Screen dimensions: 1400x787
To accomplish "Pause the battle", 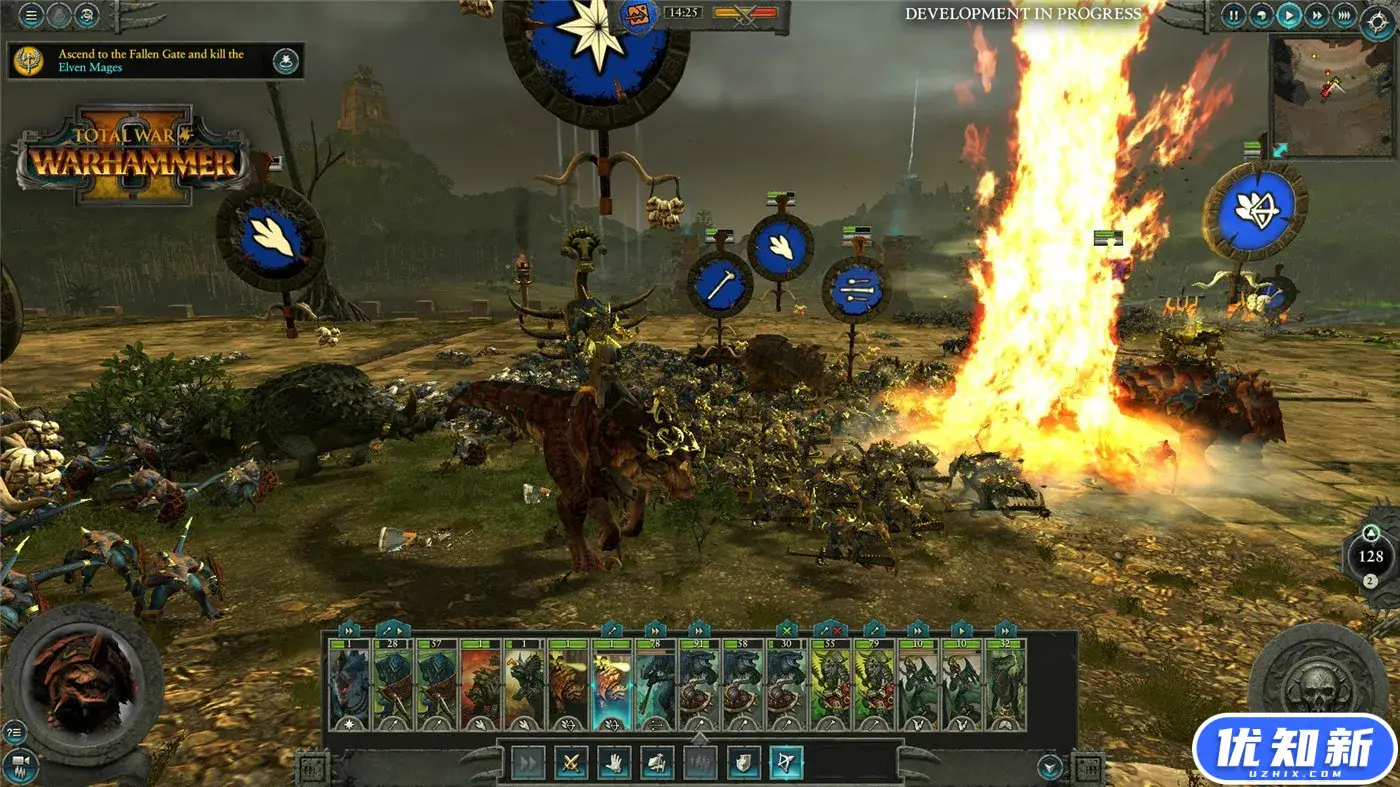I will pos(1234,15).
